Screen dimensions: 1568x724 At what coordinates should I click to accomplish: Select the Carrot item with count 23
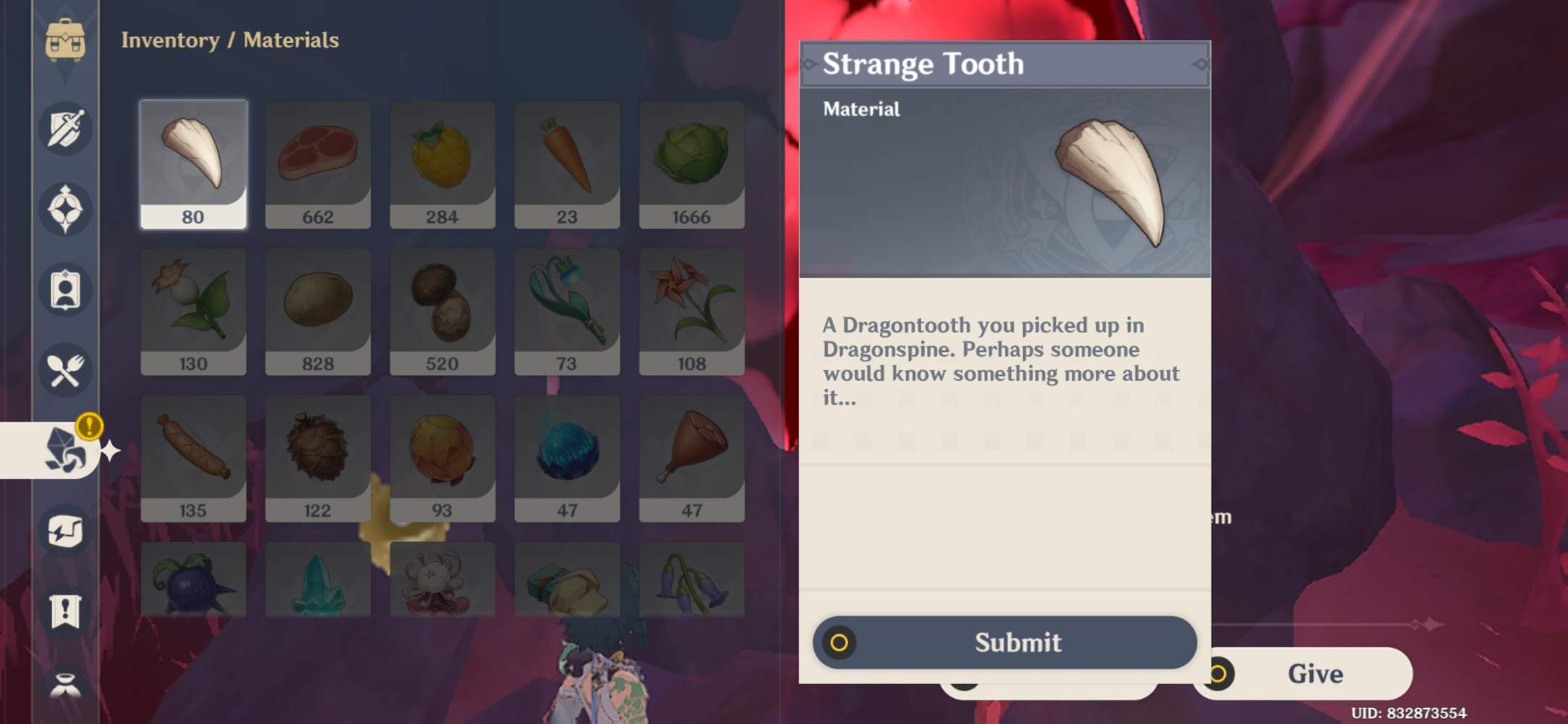click(x=567, y=163)
